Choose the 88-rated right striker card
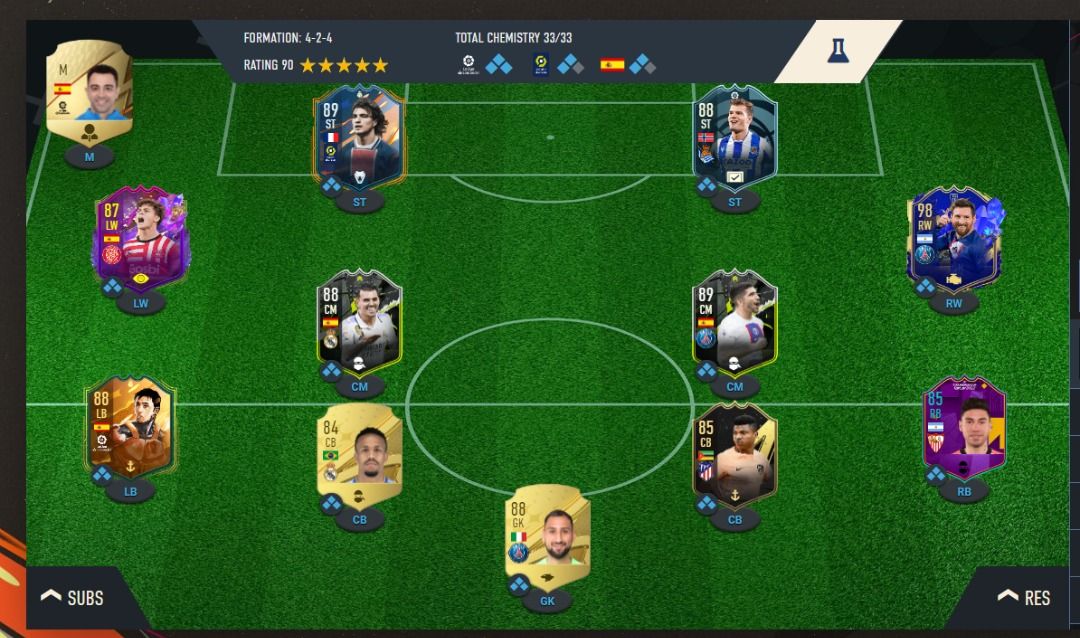Screen dimensions: 1080x638 (735, 137)
